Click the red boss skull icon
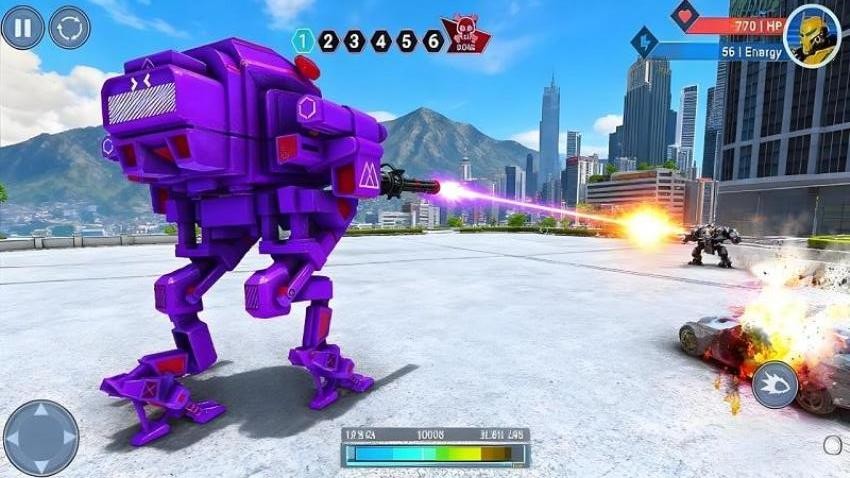The image size is (850, 478). point(466,35)
